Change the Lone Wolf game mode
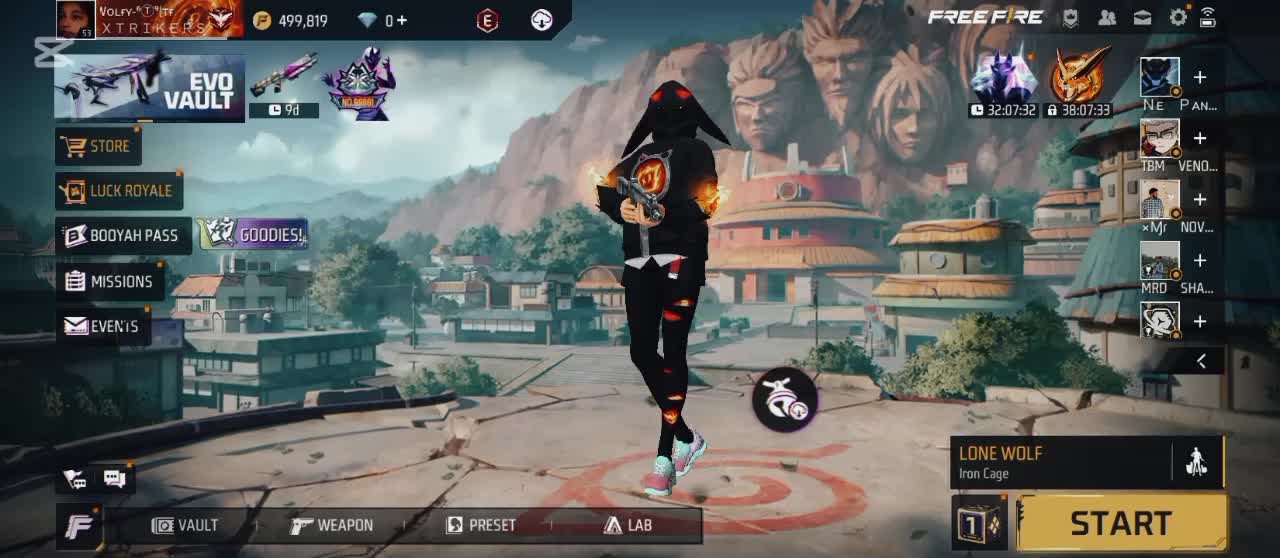The width and height of the screenshot is (1280, 558). [x=1060, y=462]
